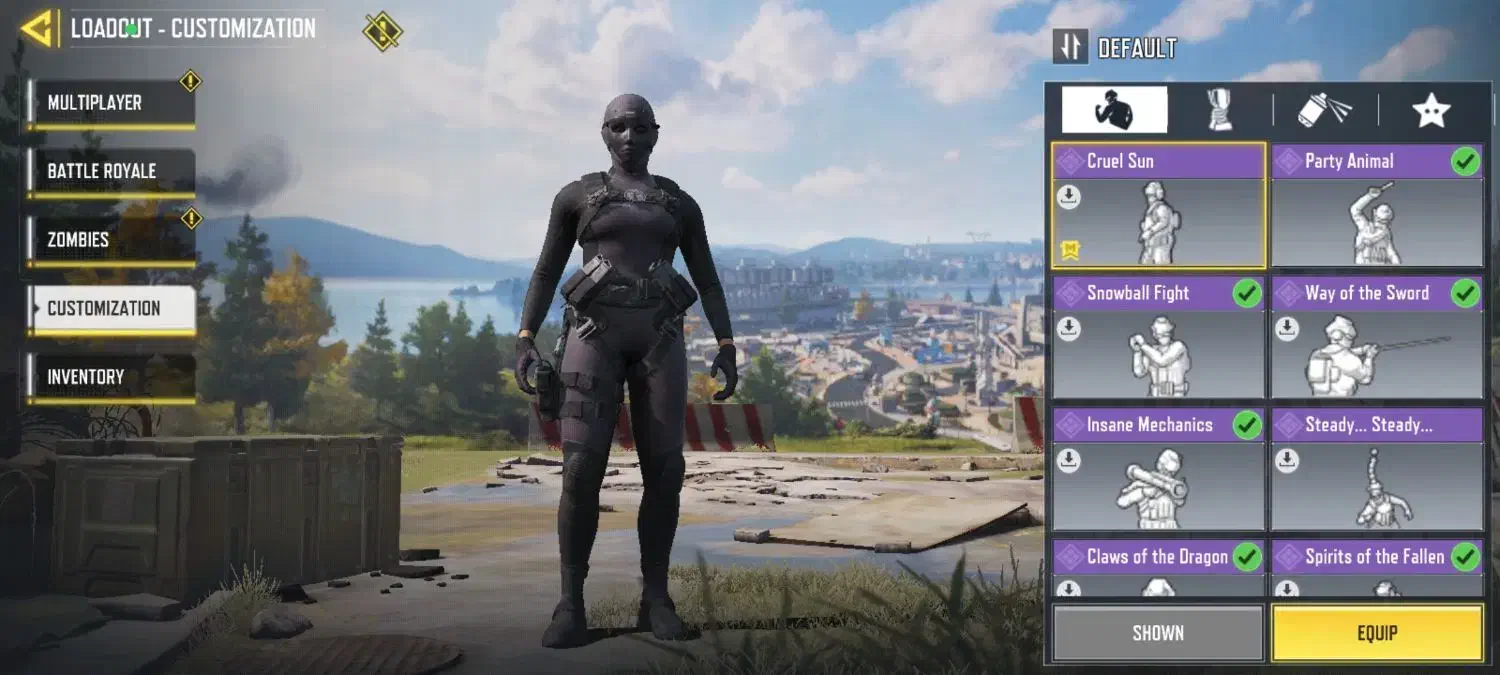
Task: Click the Default sort button
Action: click(x=1115, y=47)
